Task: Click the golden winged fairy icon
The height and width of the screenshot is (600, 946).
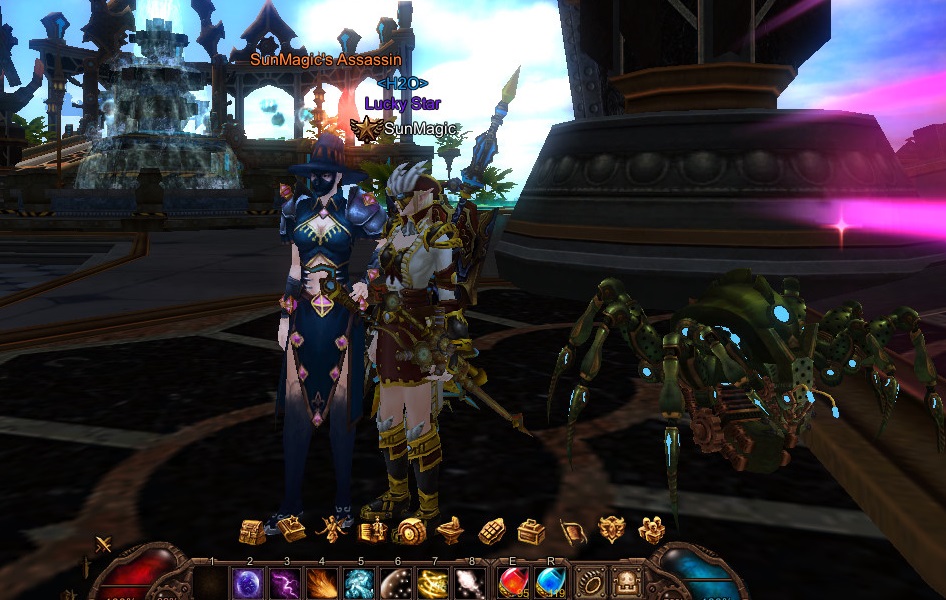Action: pos(331,529)
